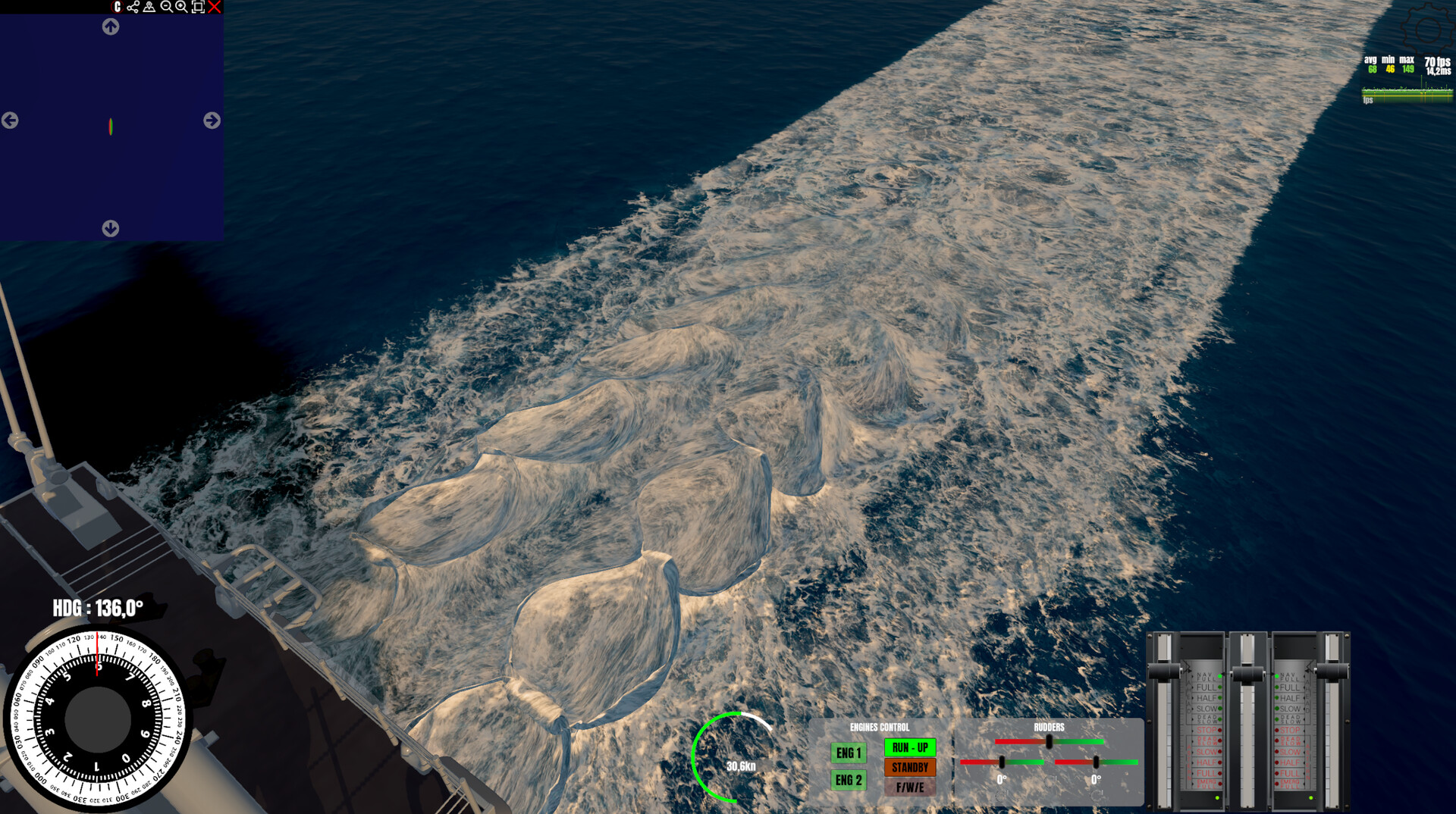Center the minimap with the C icon

point(118,7)
